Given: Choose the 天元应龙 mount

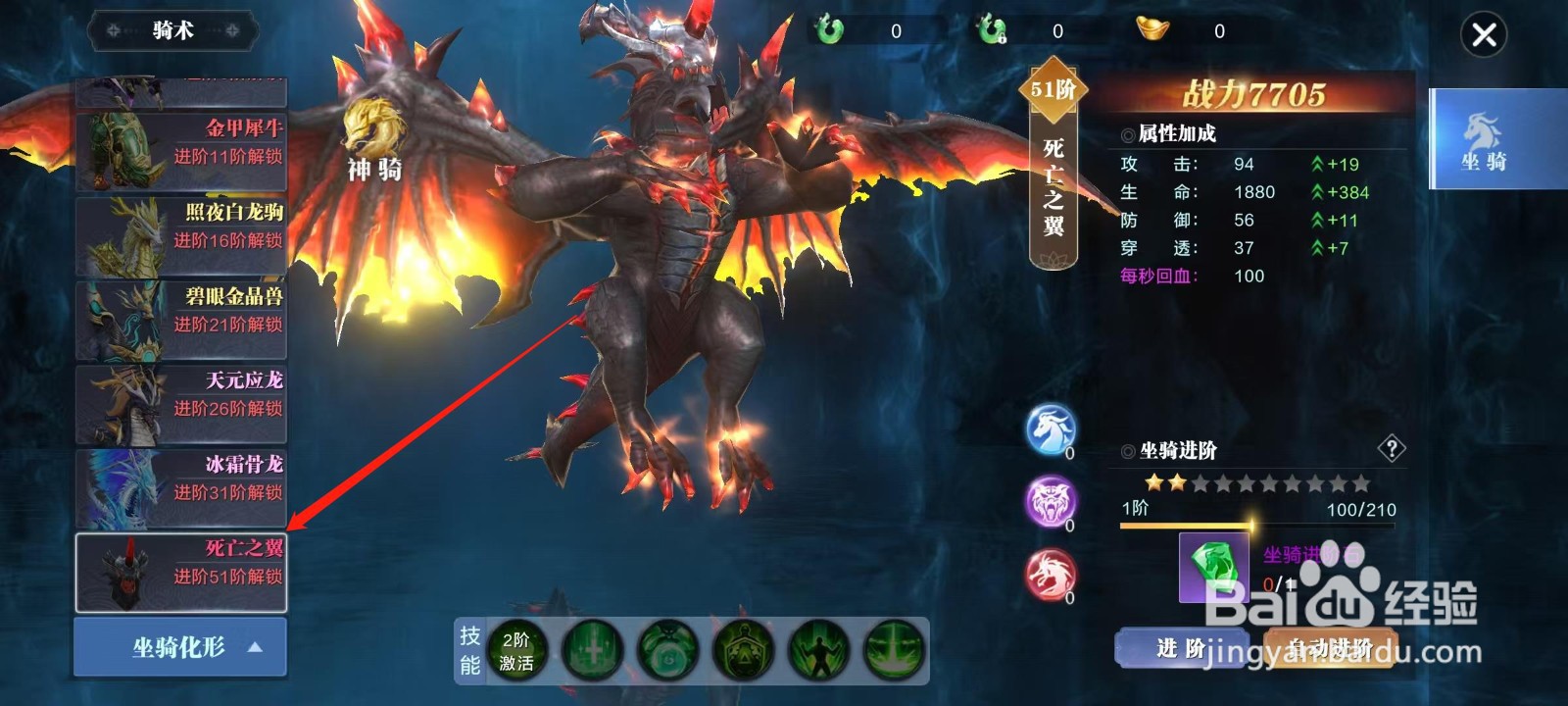Looking at the screenshot, I should click(180, 402).
